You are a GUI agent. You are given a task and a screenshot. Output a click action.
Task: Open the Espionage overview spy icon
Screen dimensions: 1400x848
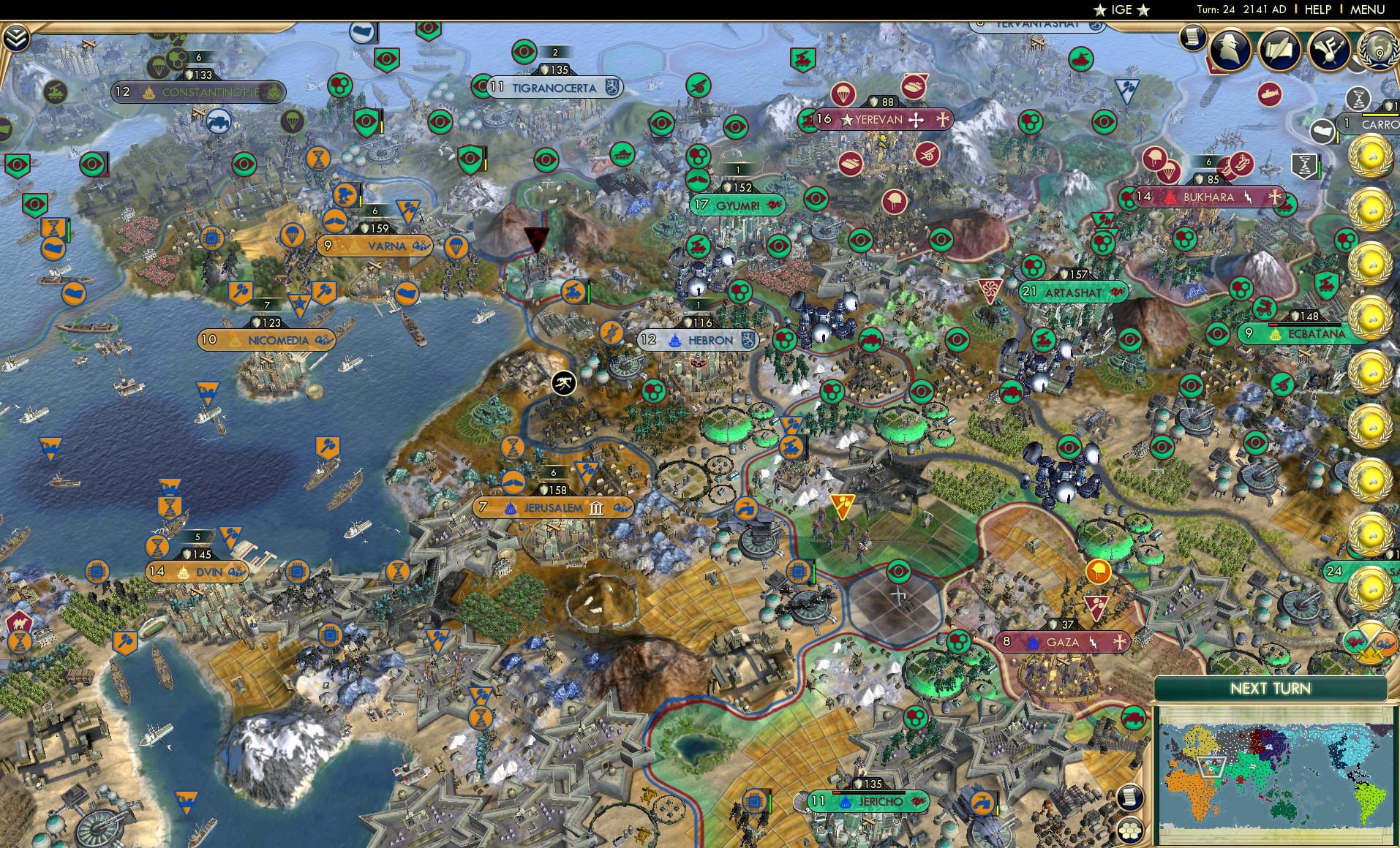[x=1230, y=49]
